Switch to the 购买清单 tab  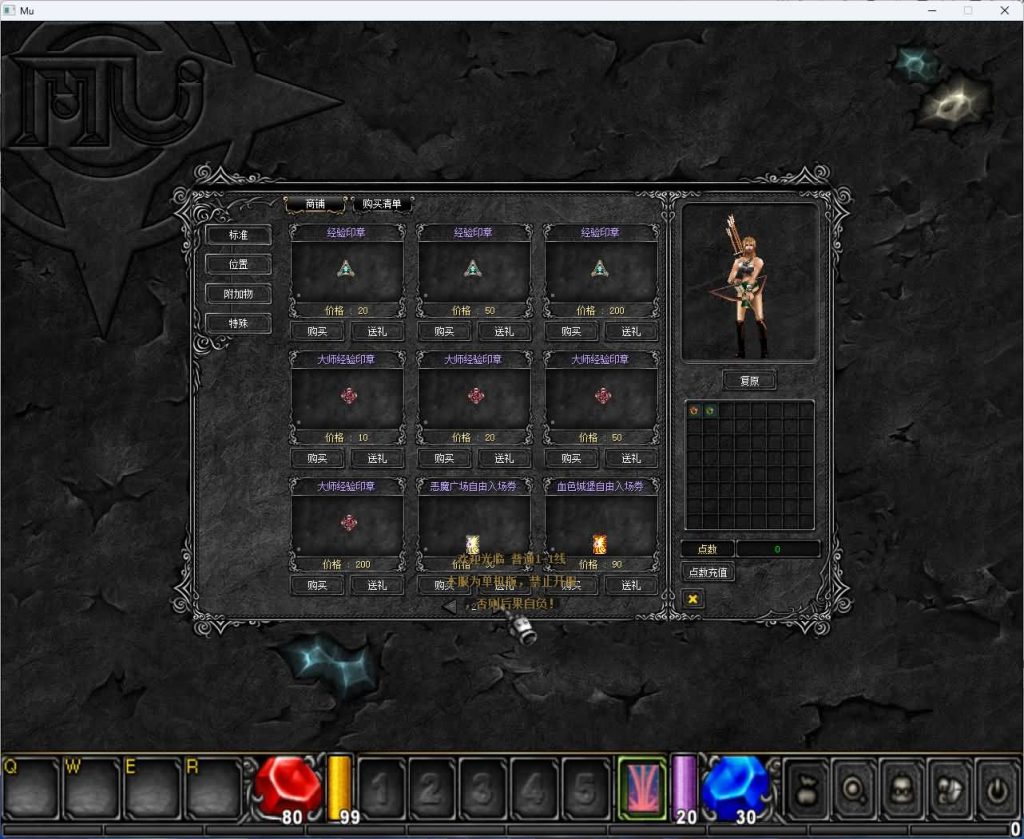(x=382, y=204)
